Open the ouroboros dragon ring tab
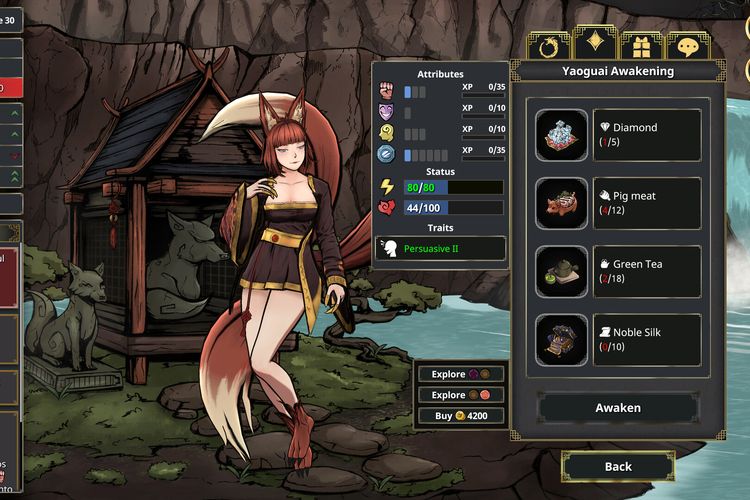 548,46
